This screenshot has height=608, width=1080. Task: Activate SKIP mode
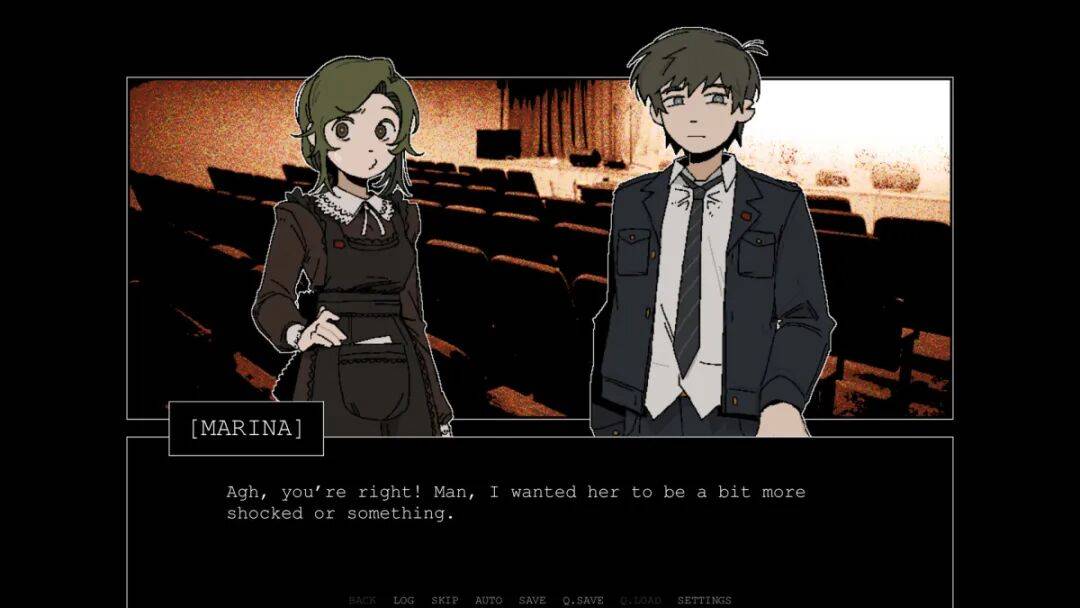coord(445,600)
